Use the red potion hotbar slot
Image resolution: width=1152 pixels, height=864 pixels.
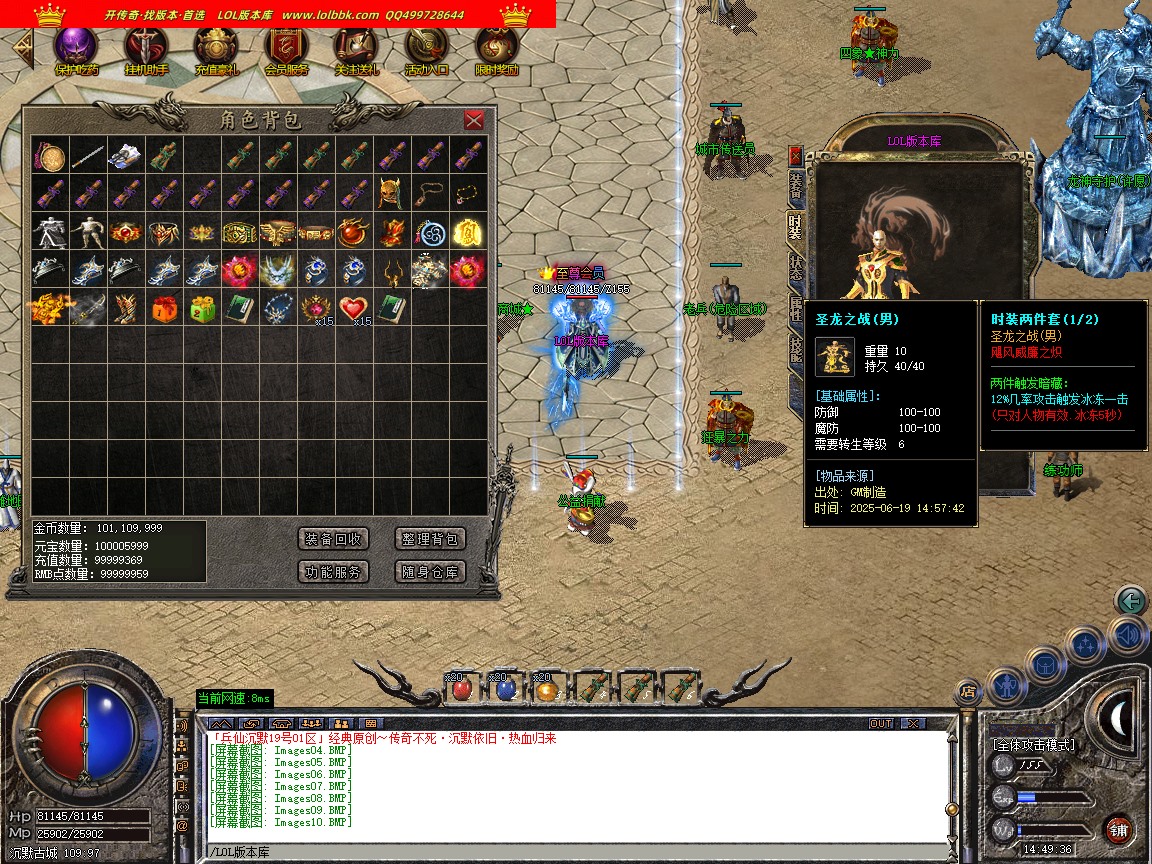tap(461, 689)
